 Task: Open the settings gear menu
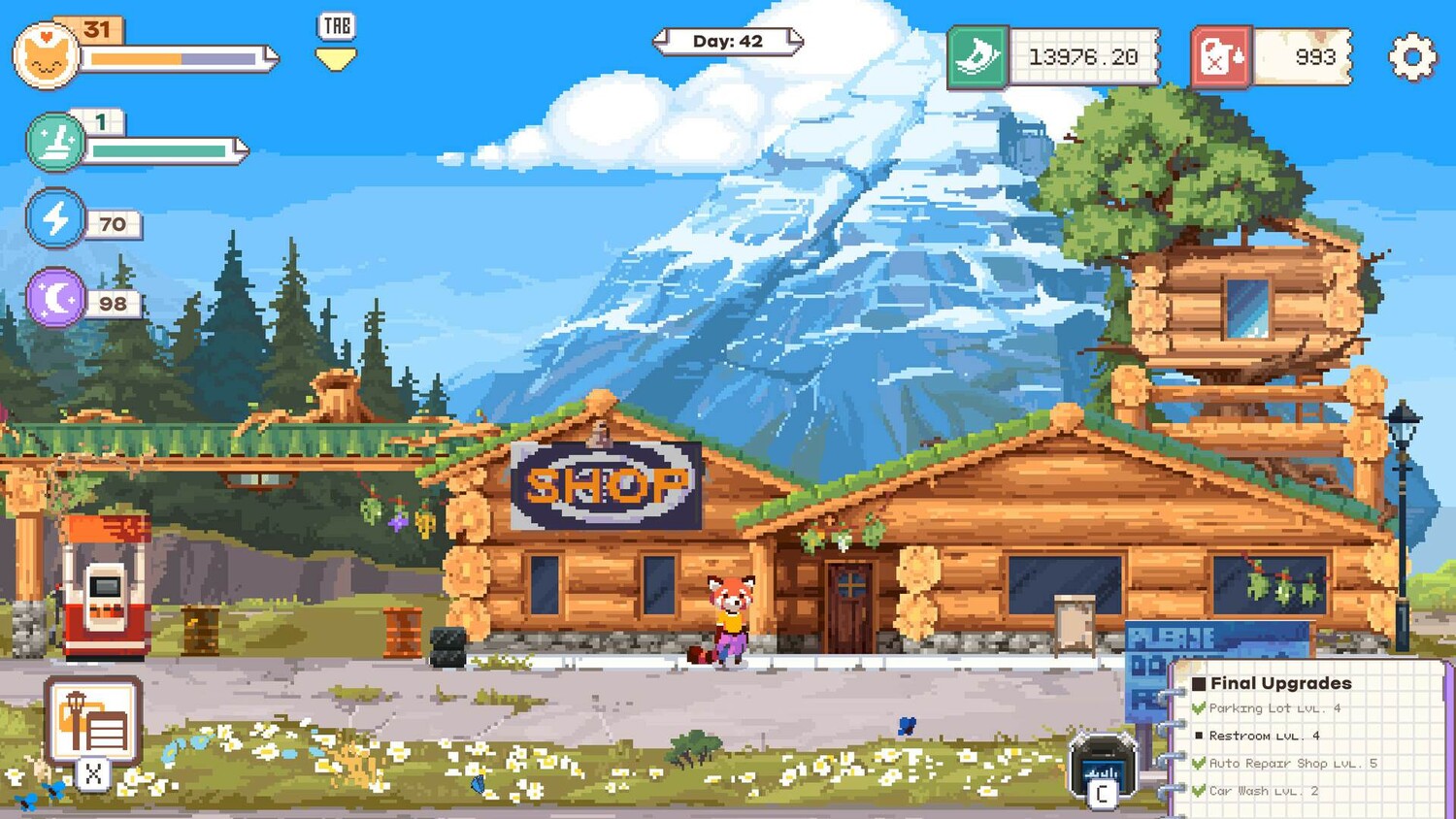coord(1412,57)
